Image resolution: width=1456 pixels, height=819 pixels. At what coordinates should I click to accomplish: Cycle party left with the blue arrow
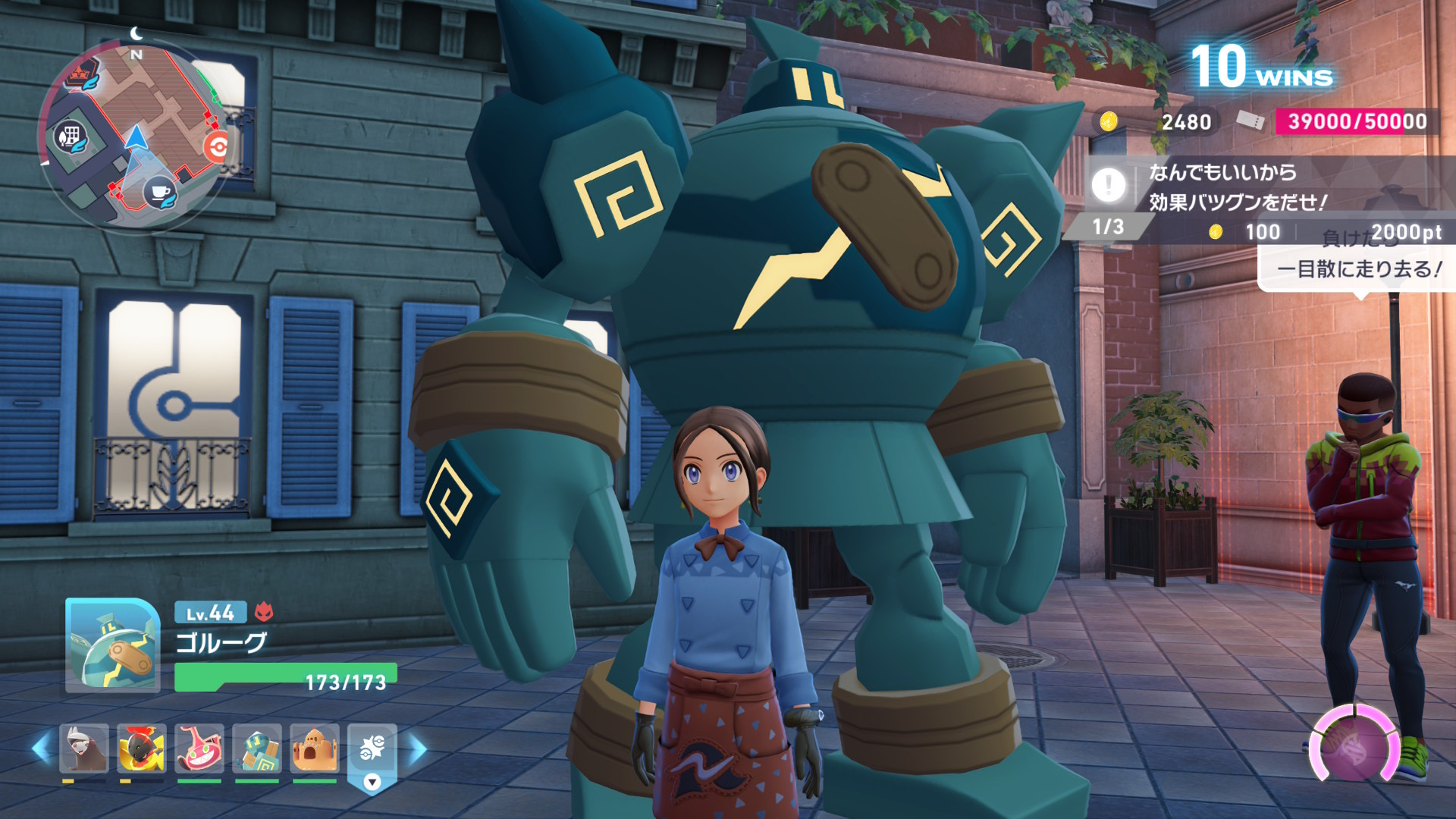click(41, 748)
